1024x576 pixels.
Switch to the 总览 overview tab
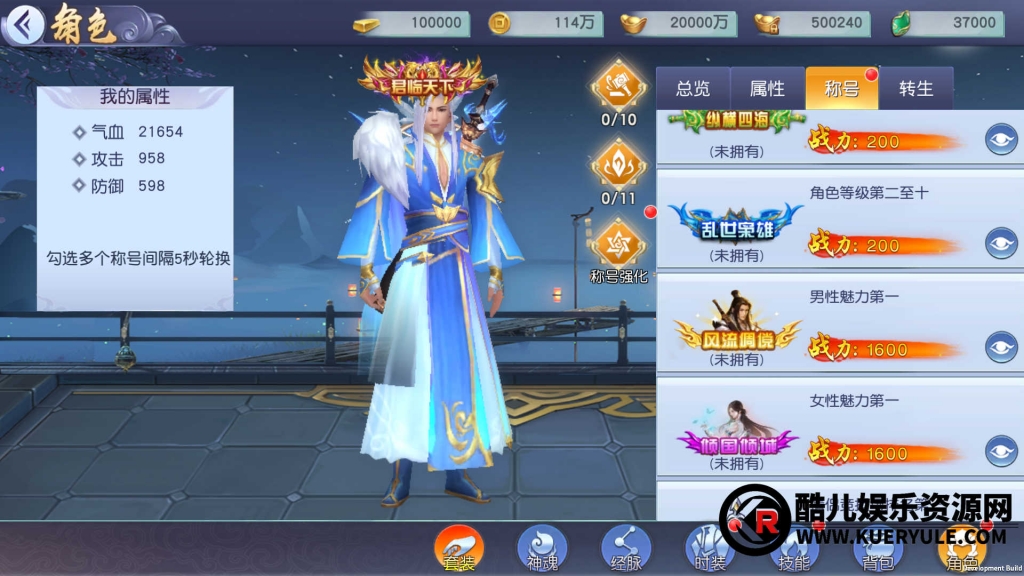click(x=693, y=88)
